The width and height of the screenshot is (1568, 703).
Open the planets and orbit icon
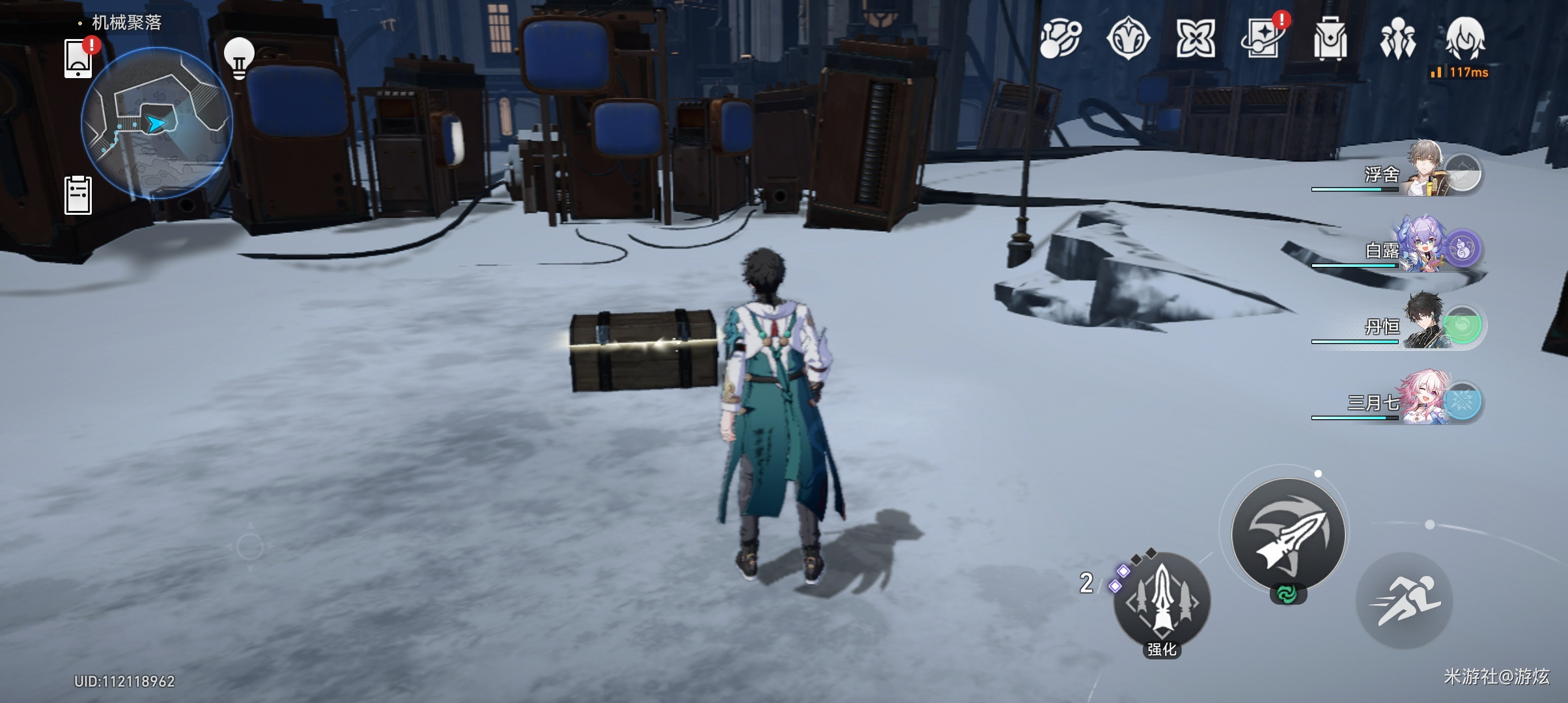coord(1061,38)
